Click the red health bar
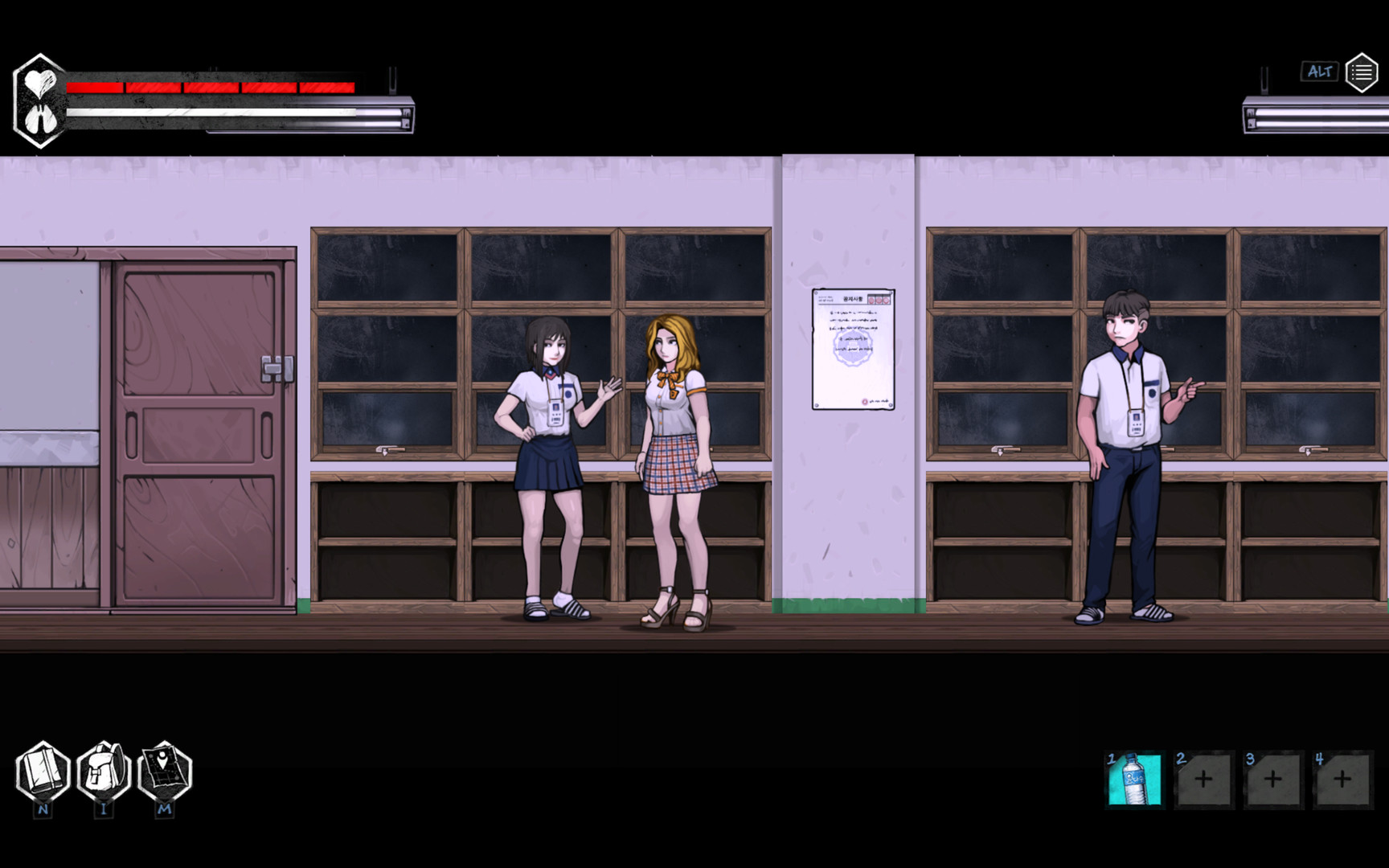This screenshot has width=1389, height=868. tap(209, 86)
